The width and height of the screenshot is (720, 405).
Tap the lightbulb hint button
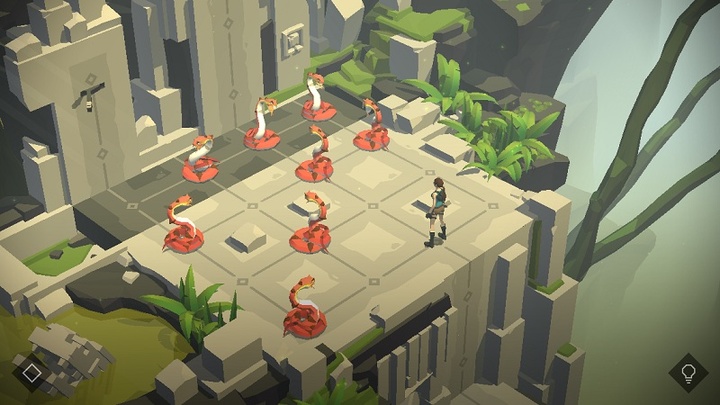[x=688, y=373]
